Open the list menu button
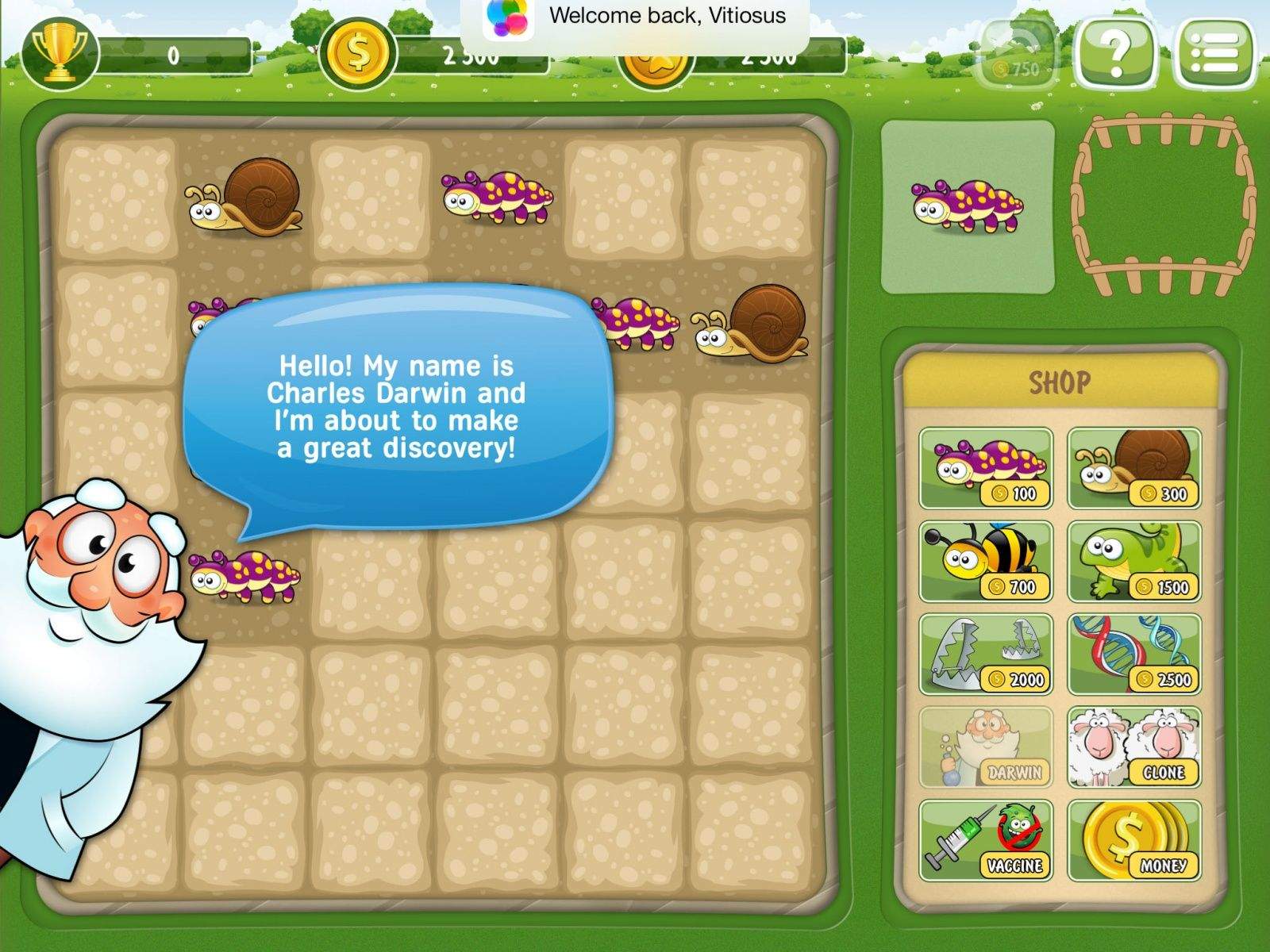The height and width of the screenshot is (952, 1270). click(1215, 53)
